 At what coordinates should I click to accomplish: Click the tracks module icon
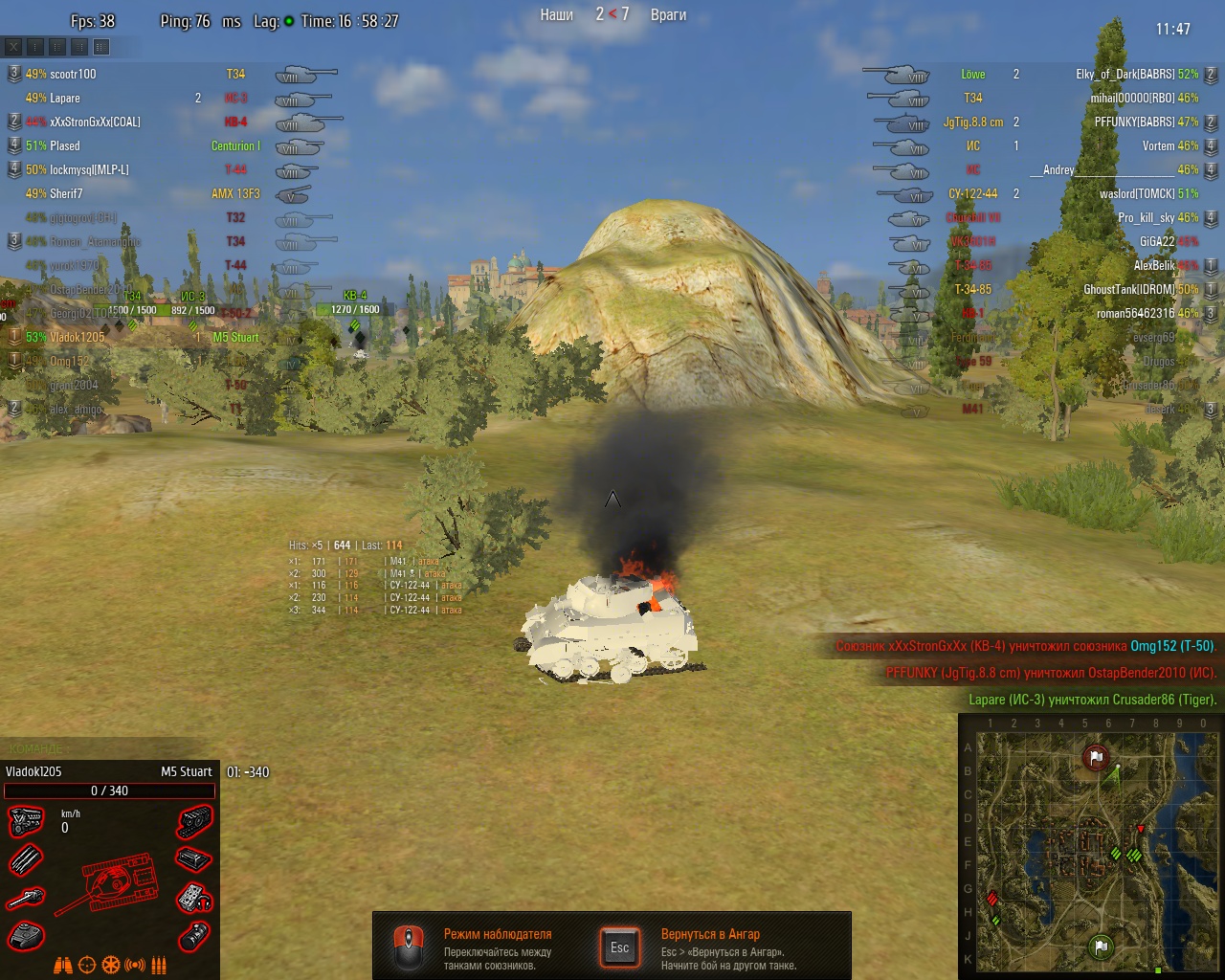(x=194, y=821)
